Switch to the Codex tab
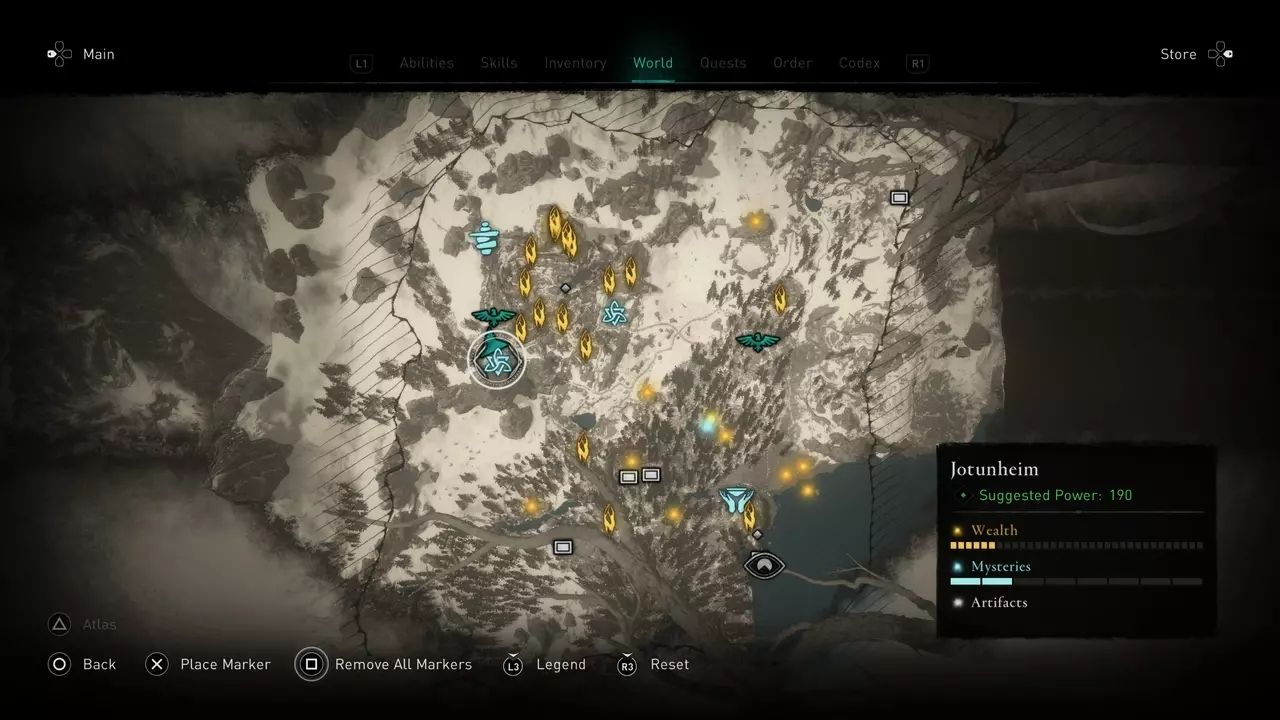The height and width of the screenshot is (720, 1280). tap(859, 63)
